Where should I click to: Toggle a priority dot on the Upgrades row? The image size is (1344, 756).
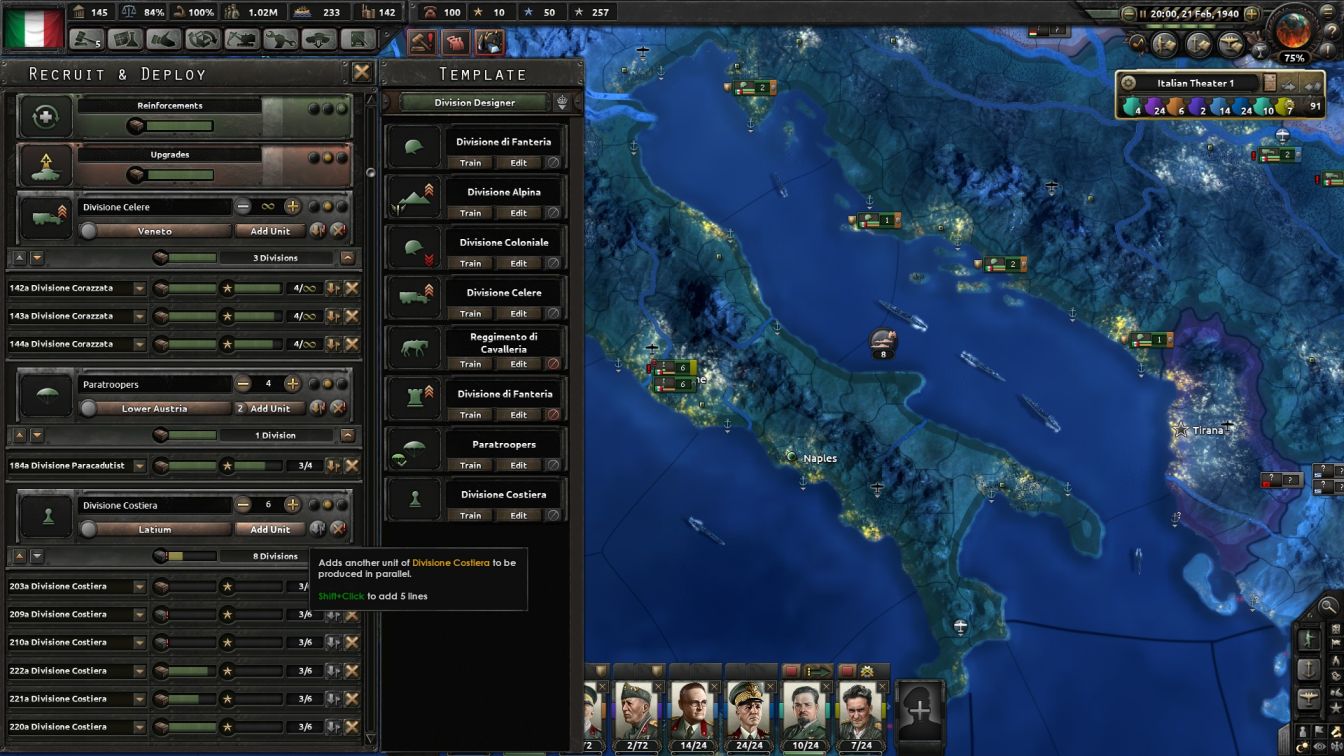pos(330,155)
